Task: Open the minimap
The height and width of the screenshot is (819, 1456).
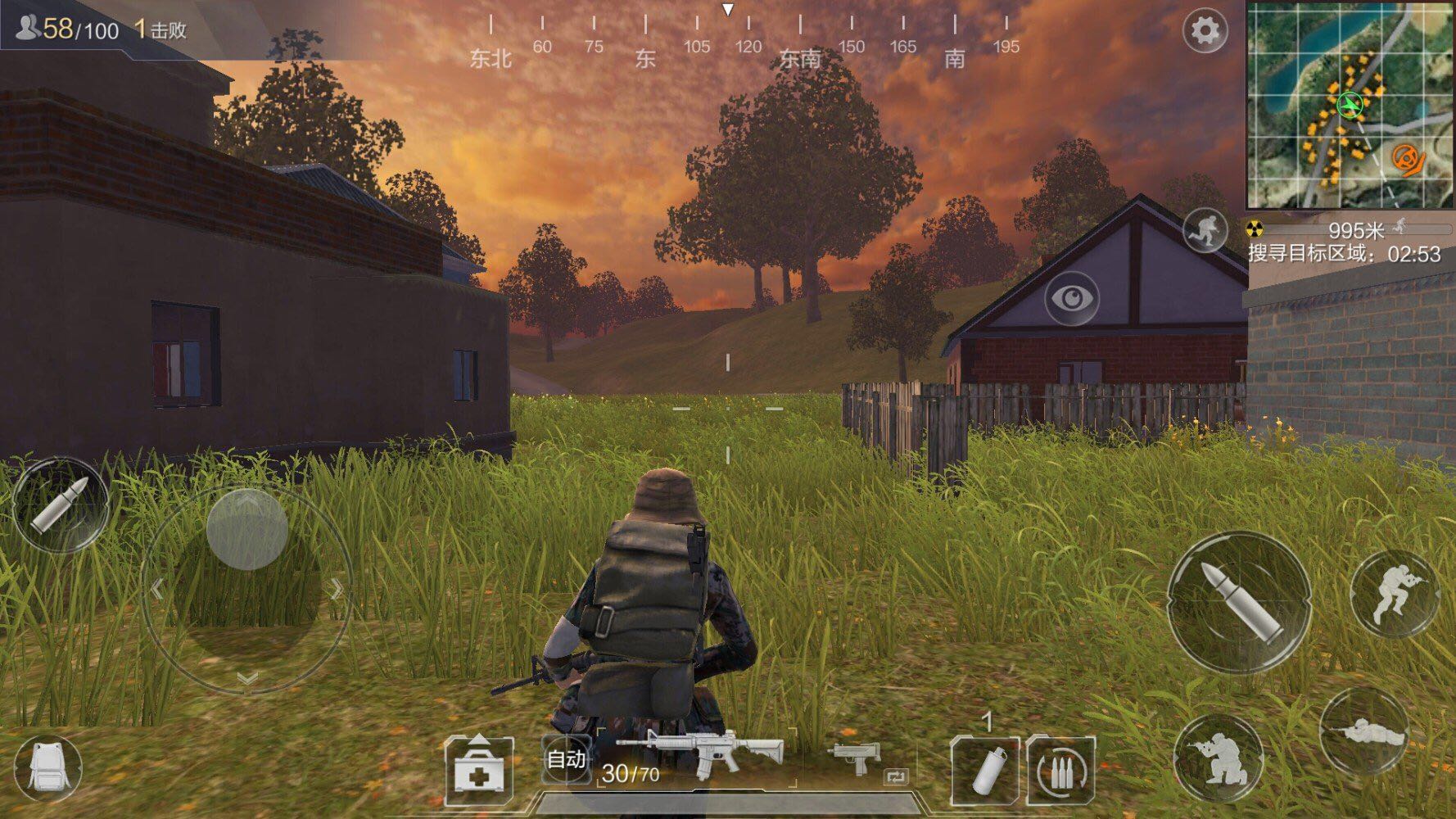Action: coord(1350,105)
